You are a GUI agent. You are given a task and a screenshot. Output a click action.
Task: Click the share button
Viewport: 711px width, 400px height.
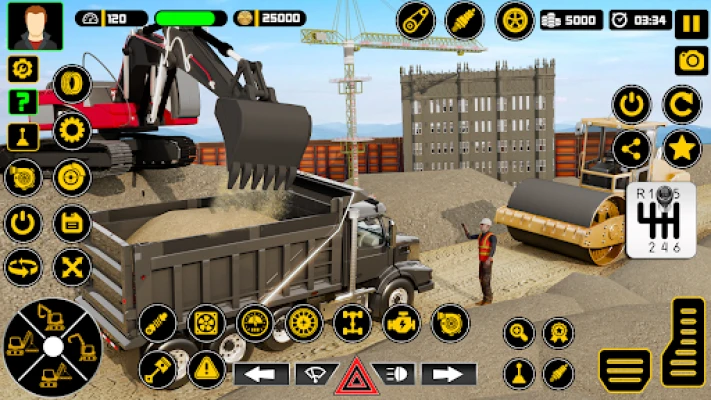pos(632,149)
